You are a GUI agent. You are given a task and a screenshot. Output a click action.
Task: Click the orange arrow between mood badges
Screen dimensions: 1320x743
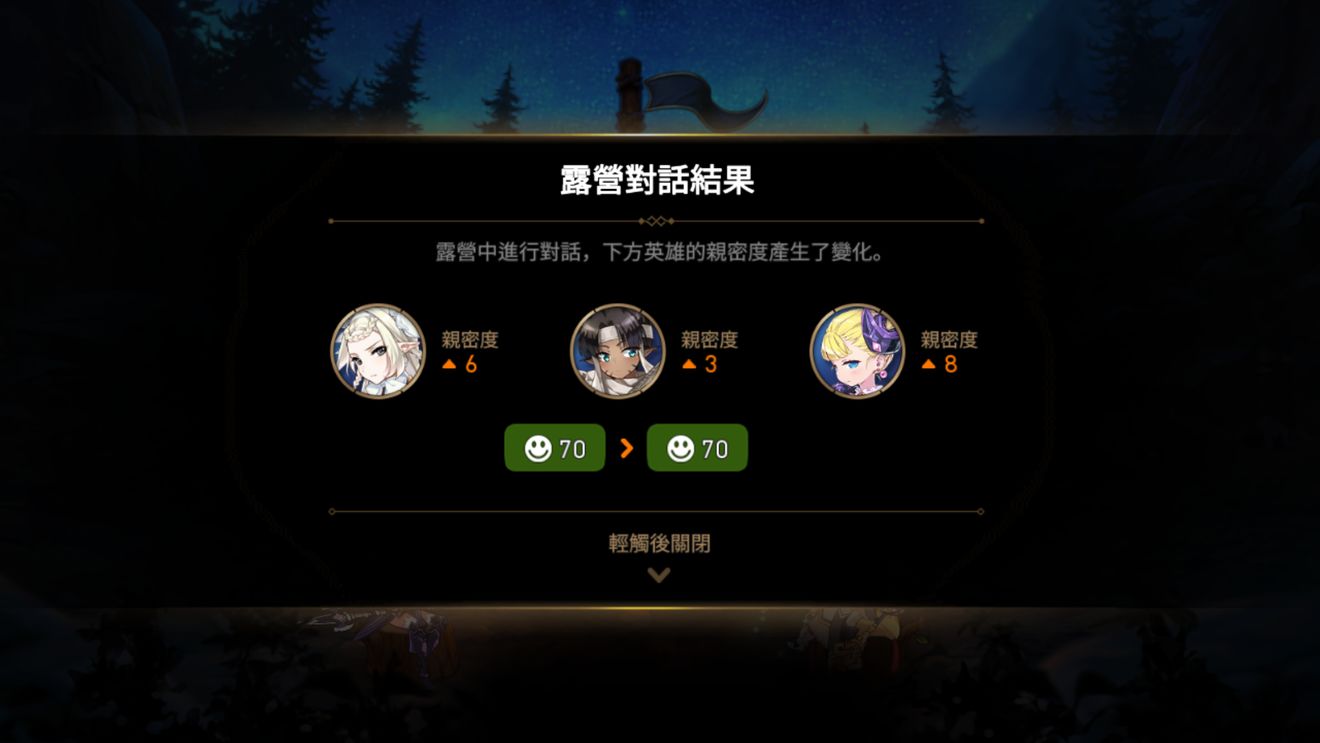point(628,448)
